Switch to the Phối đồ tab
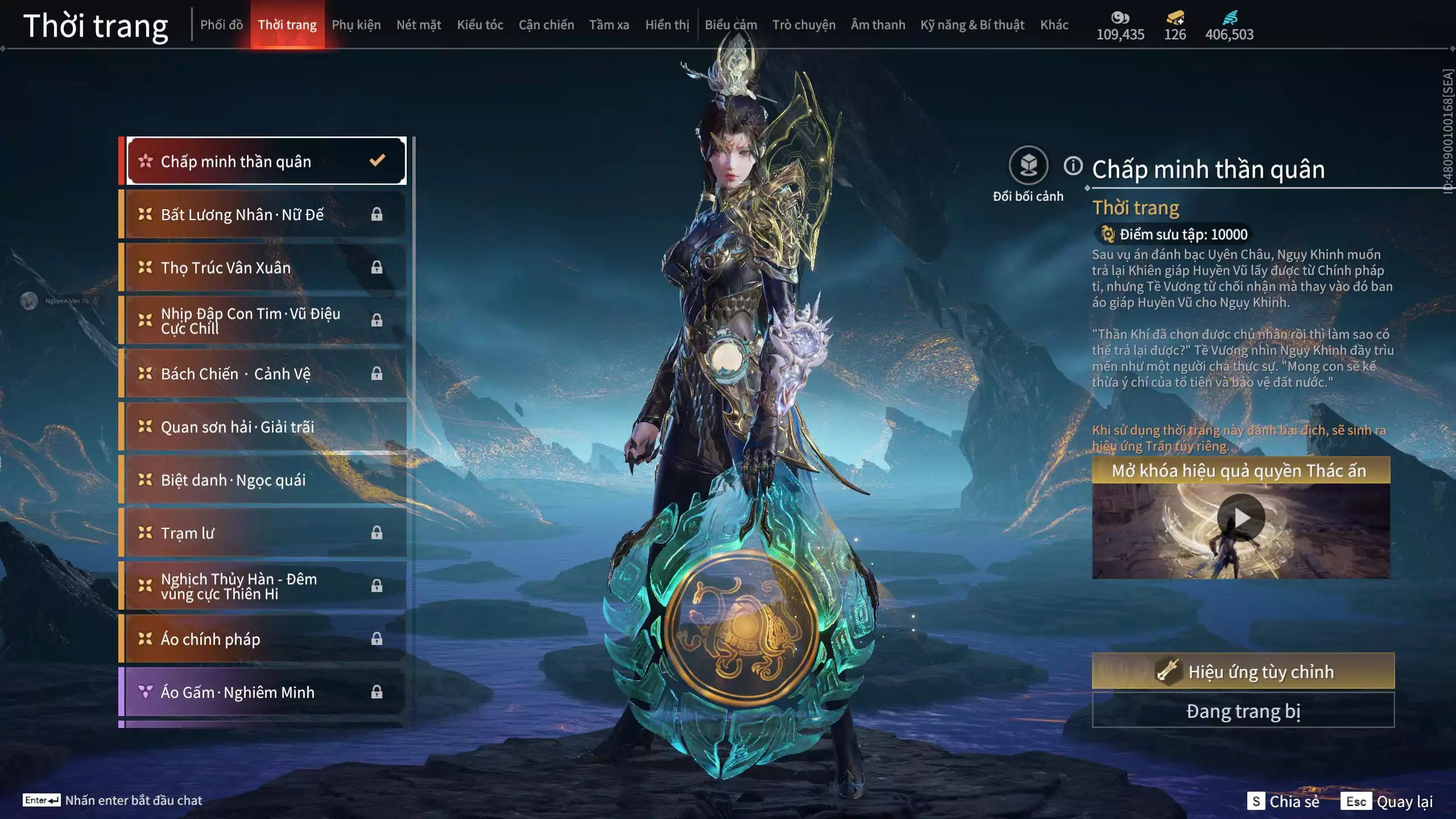Viewport: 1456px width, 819px height. click(x=221, y=25)
